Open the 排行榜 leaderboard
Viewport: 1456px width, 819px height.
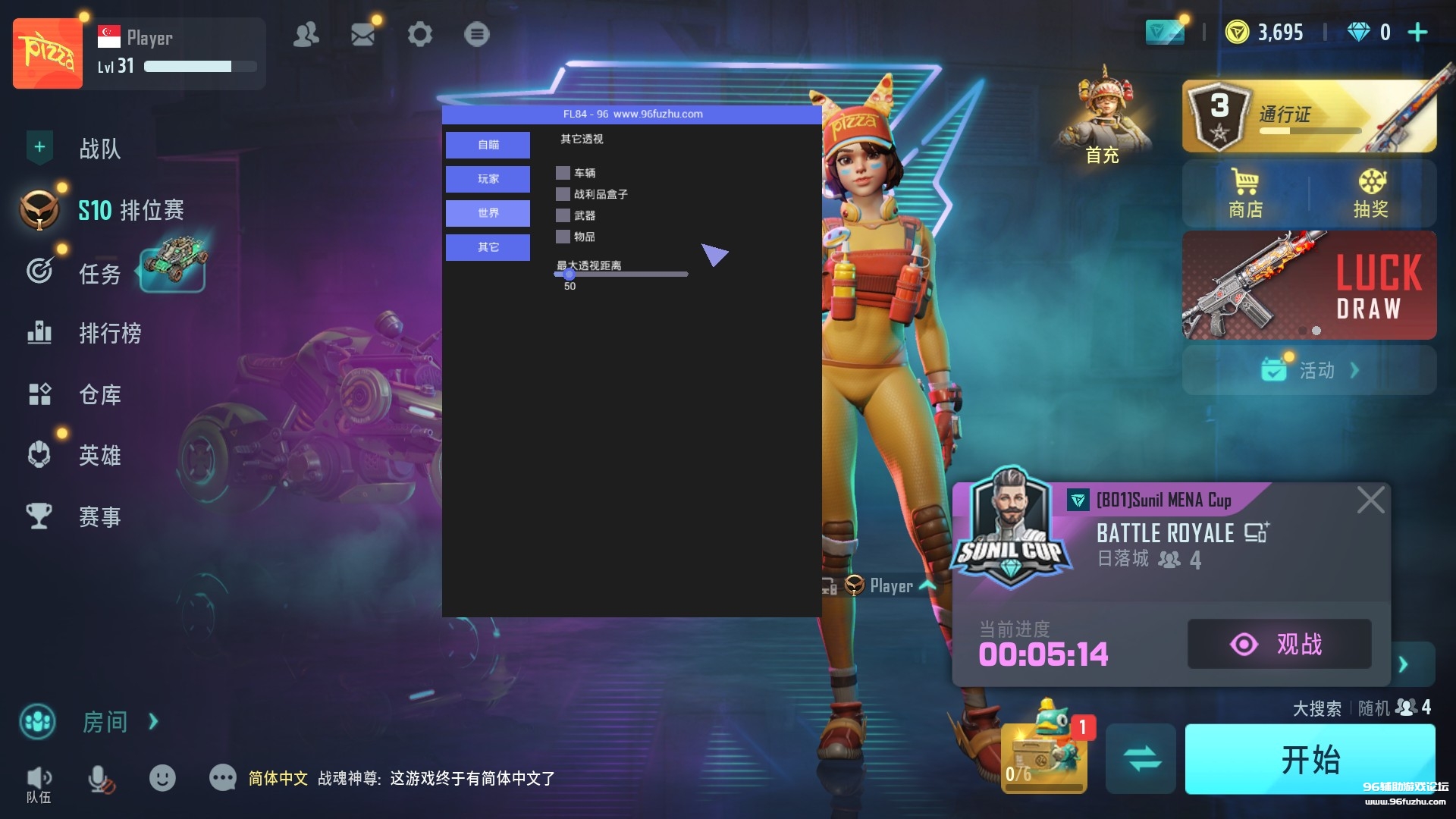[x=110, y=333]
